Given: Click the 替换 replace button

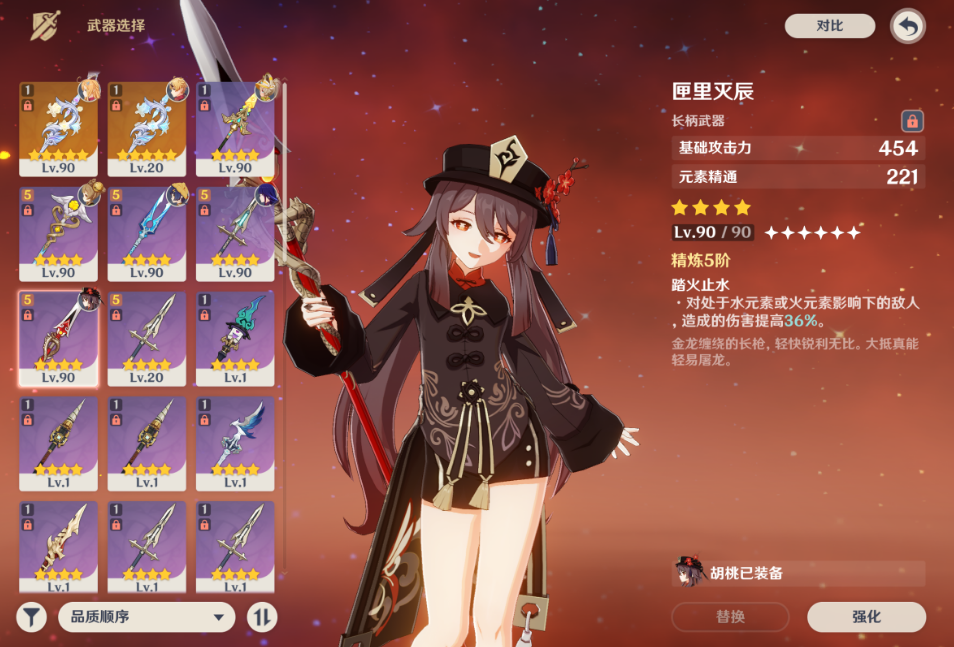Looking at the screenshot, I should (730, 617).
